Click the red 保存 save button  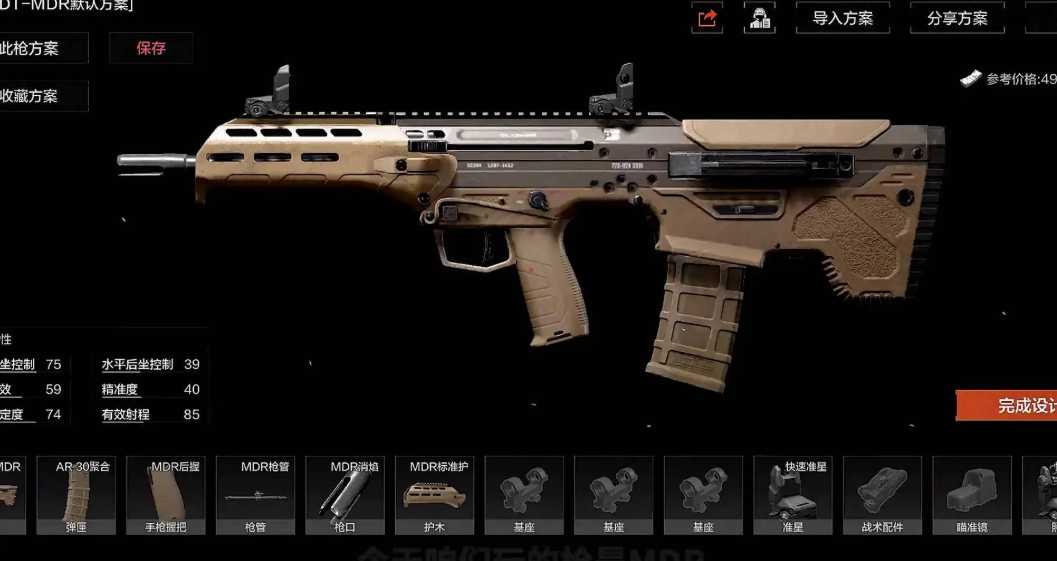click(151, 48)
